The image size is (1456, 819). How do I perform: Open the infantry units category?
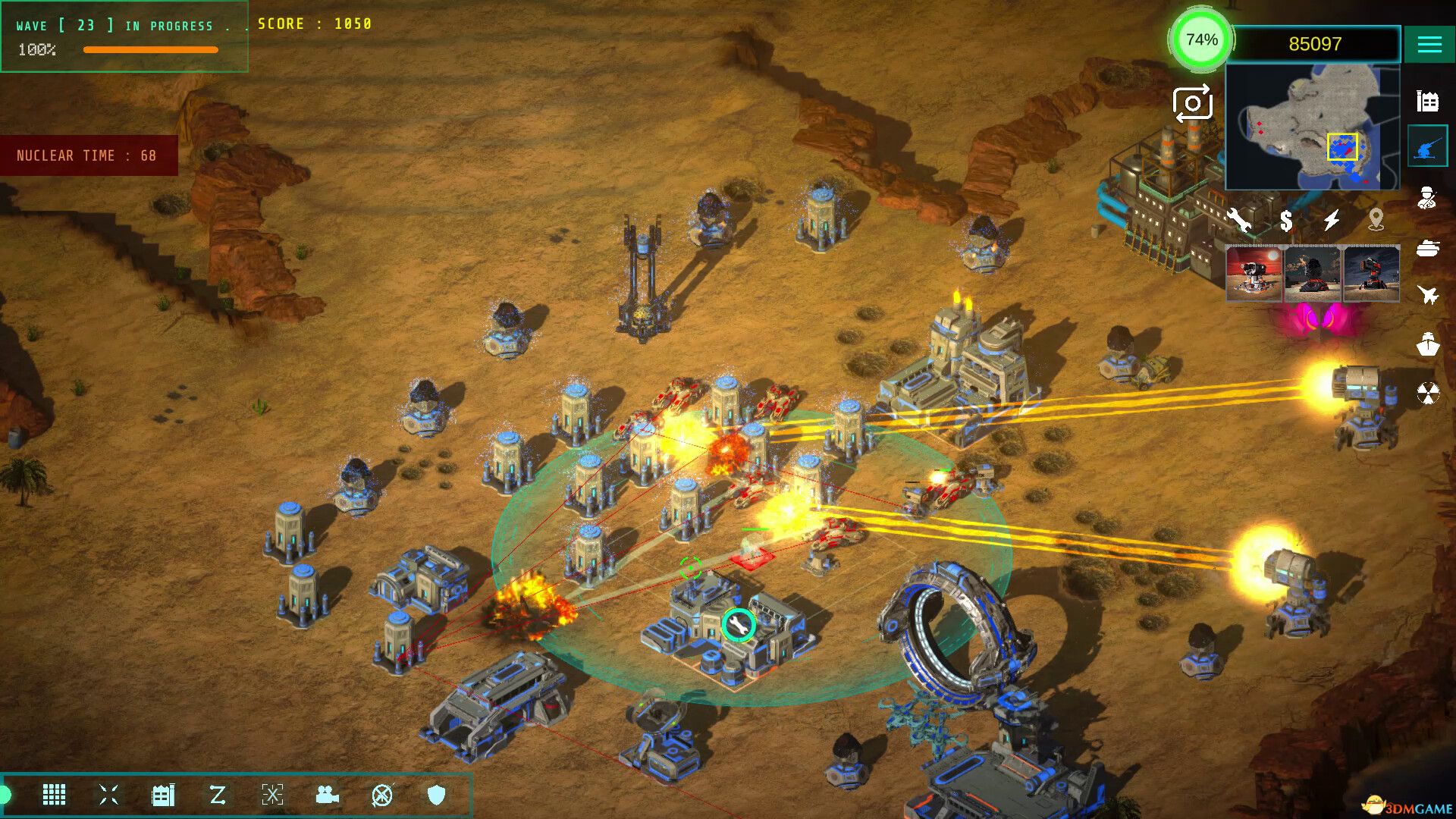point(1427,198)
